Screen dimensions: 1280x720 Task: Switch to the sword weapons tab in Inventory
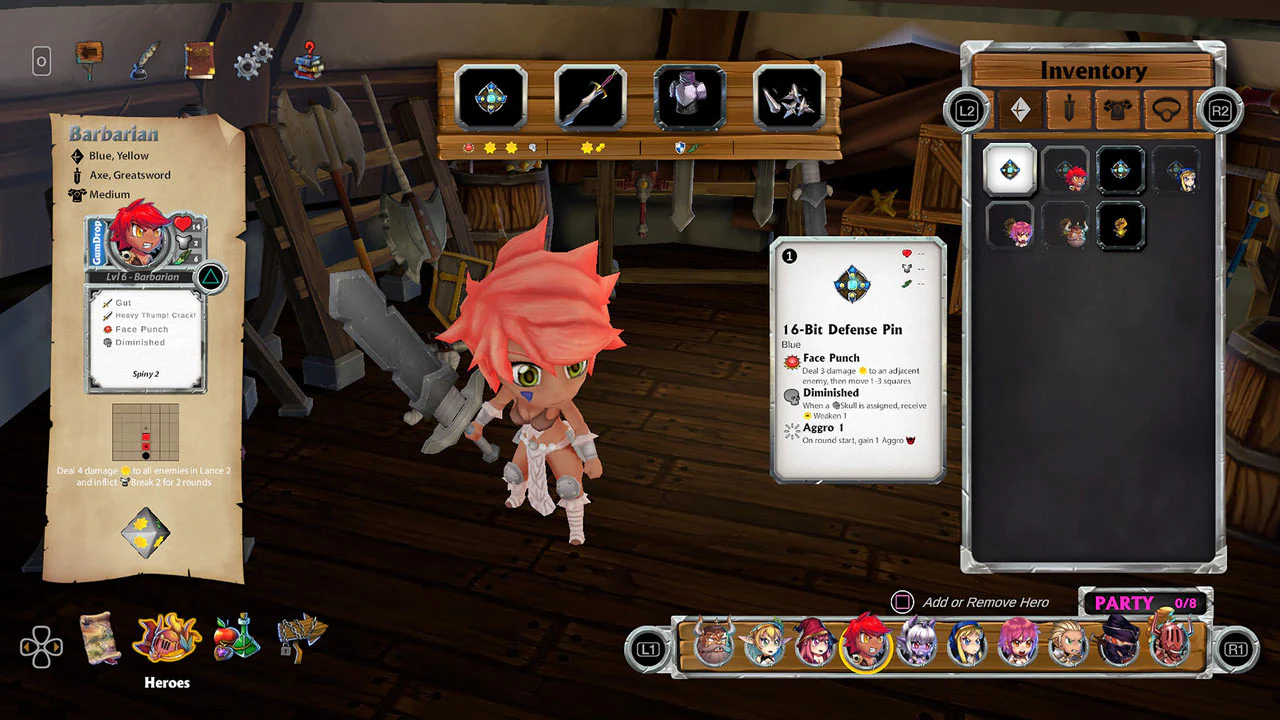1069,110
